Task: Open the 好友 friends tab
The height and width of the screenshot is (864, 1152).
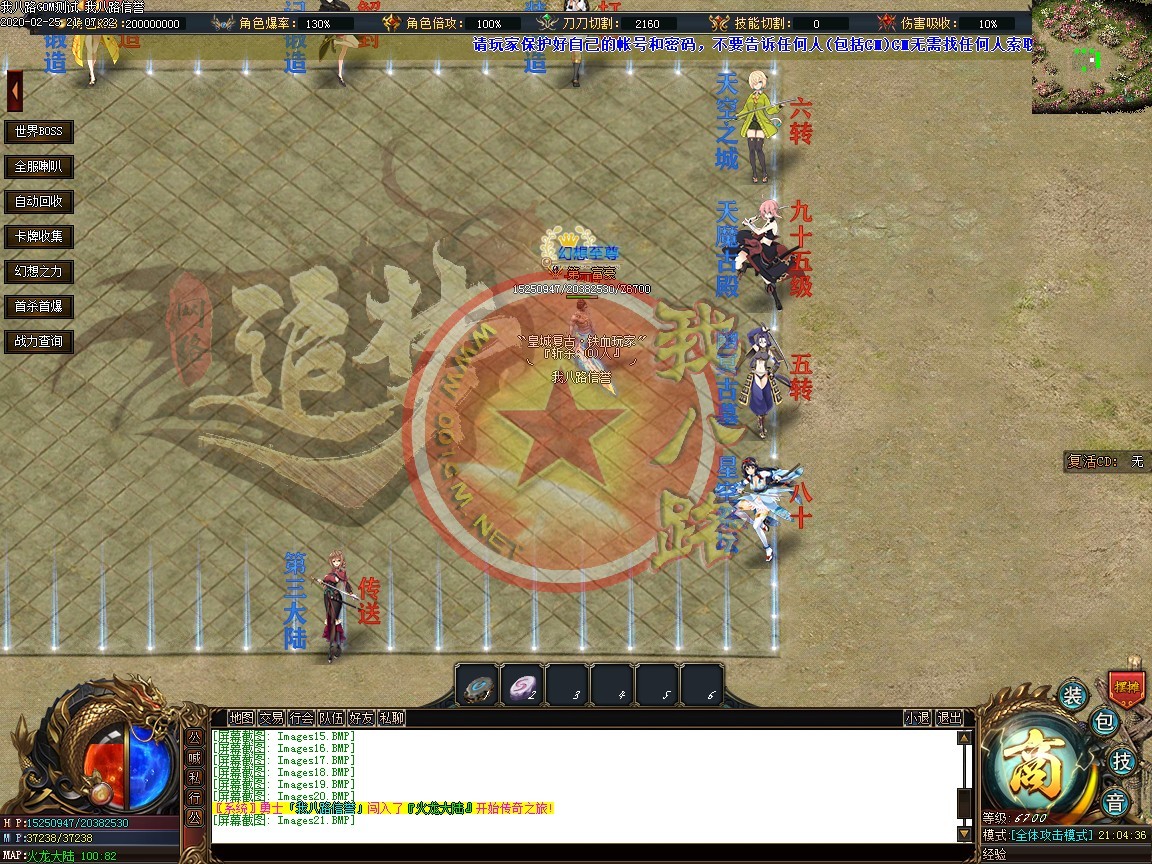Action: 361,718
